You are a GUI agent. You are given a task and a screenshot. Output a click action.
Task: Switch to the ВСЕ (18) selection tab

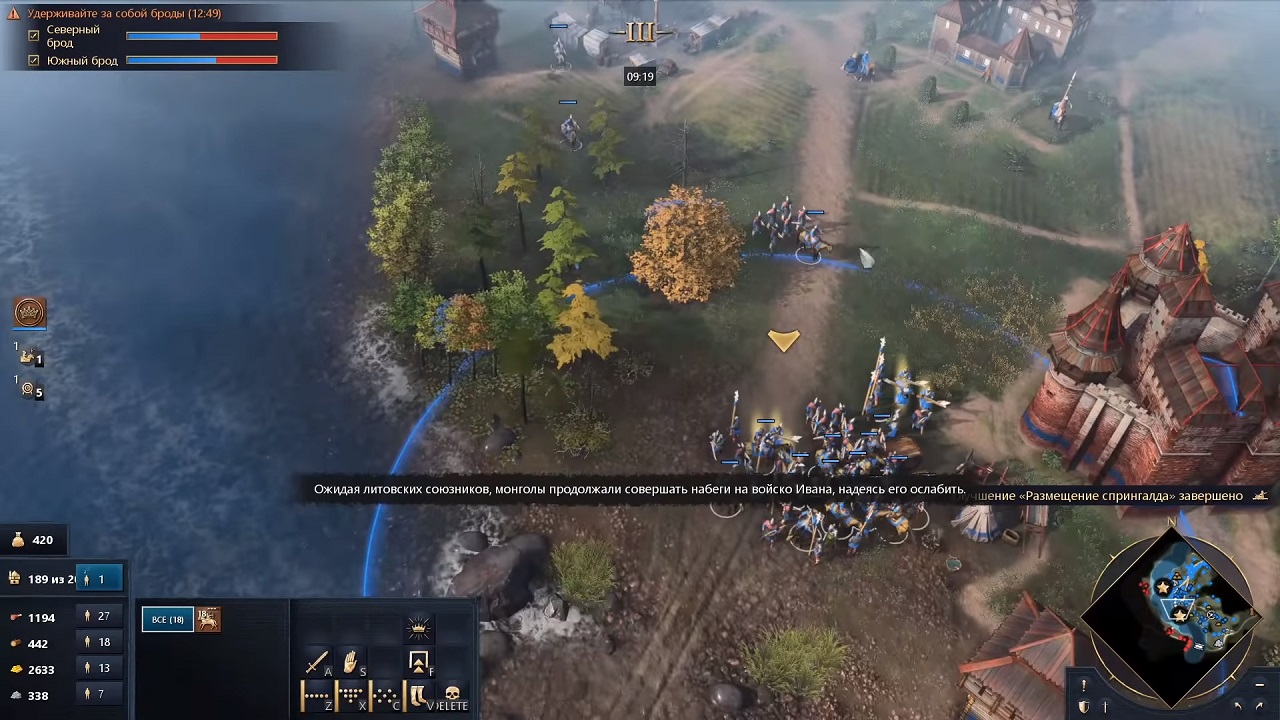click(x=166, y=619)
